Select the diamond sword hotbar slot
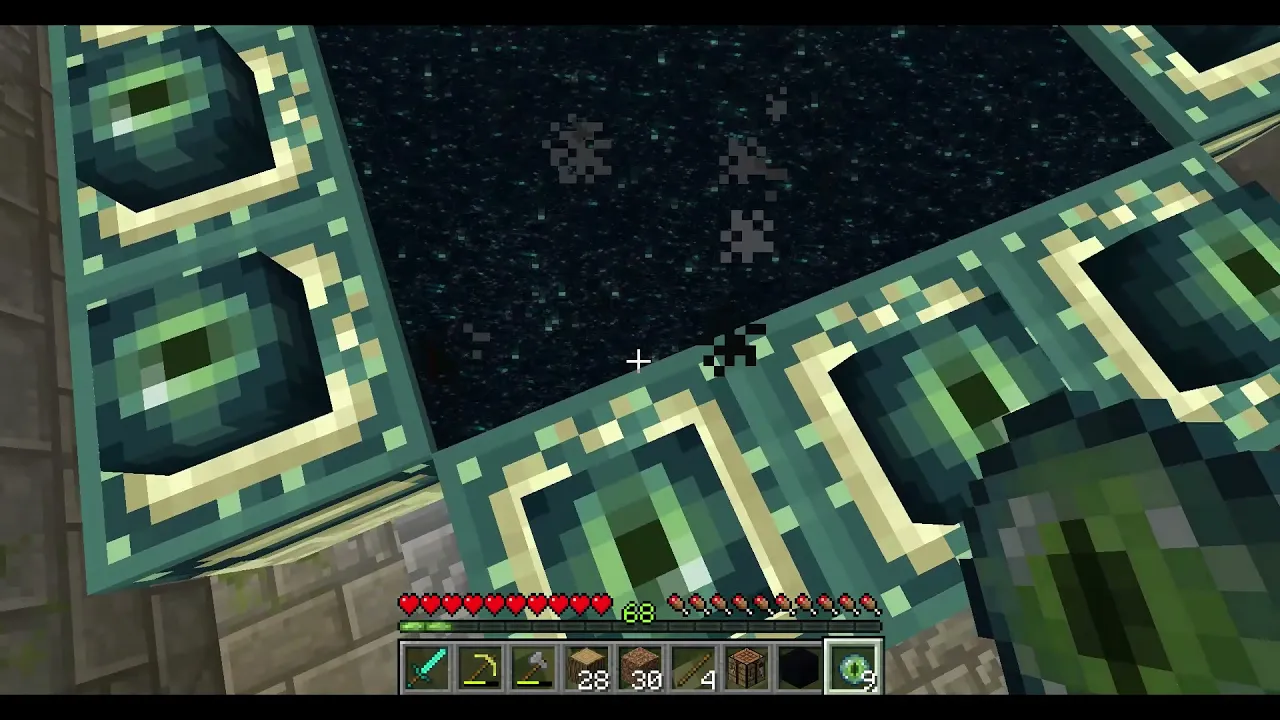Viewport: 1280px width, 720px height. click(x=427, y=668)
